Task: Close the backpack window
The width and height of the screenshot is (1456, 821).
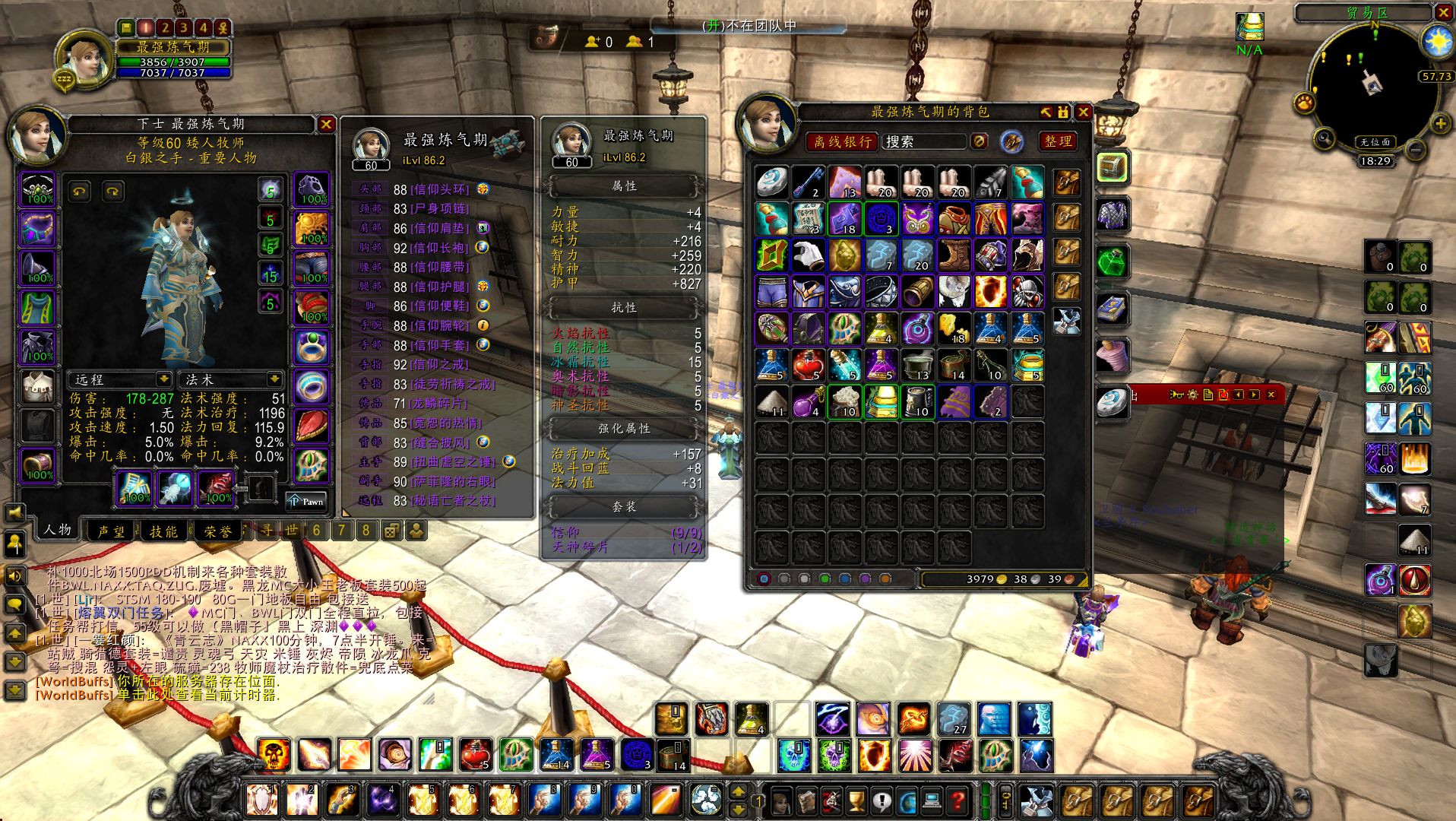Action: tap(1084, 113)
